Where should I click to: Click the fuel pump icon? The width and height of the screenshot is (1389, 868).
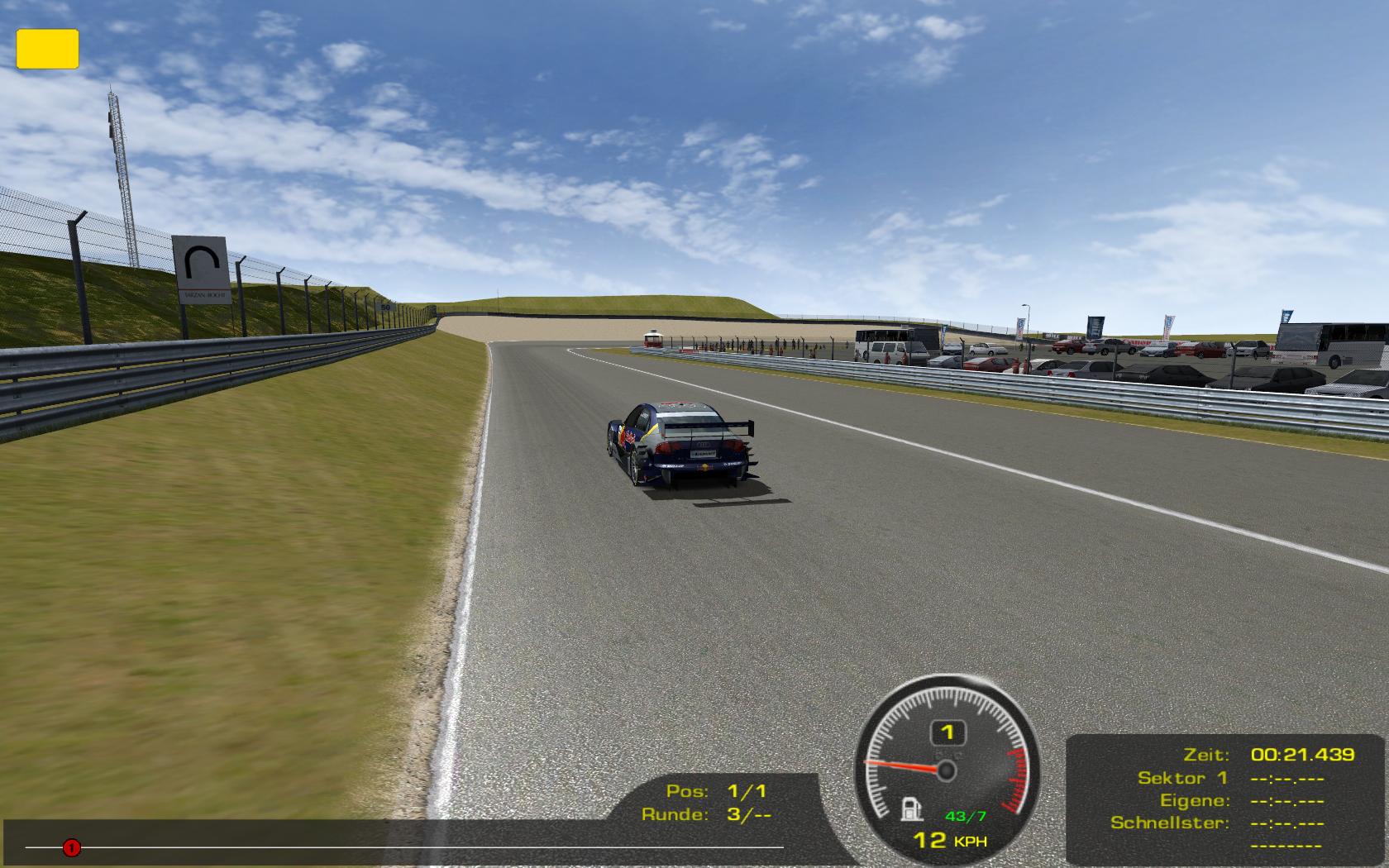911,807
